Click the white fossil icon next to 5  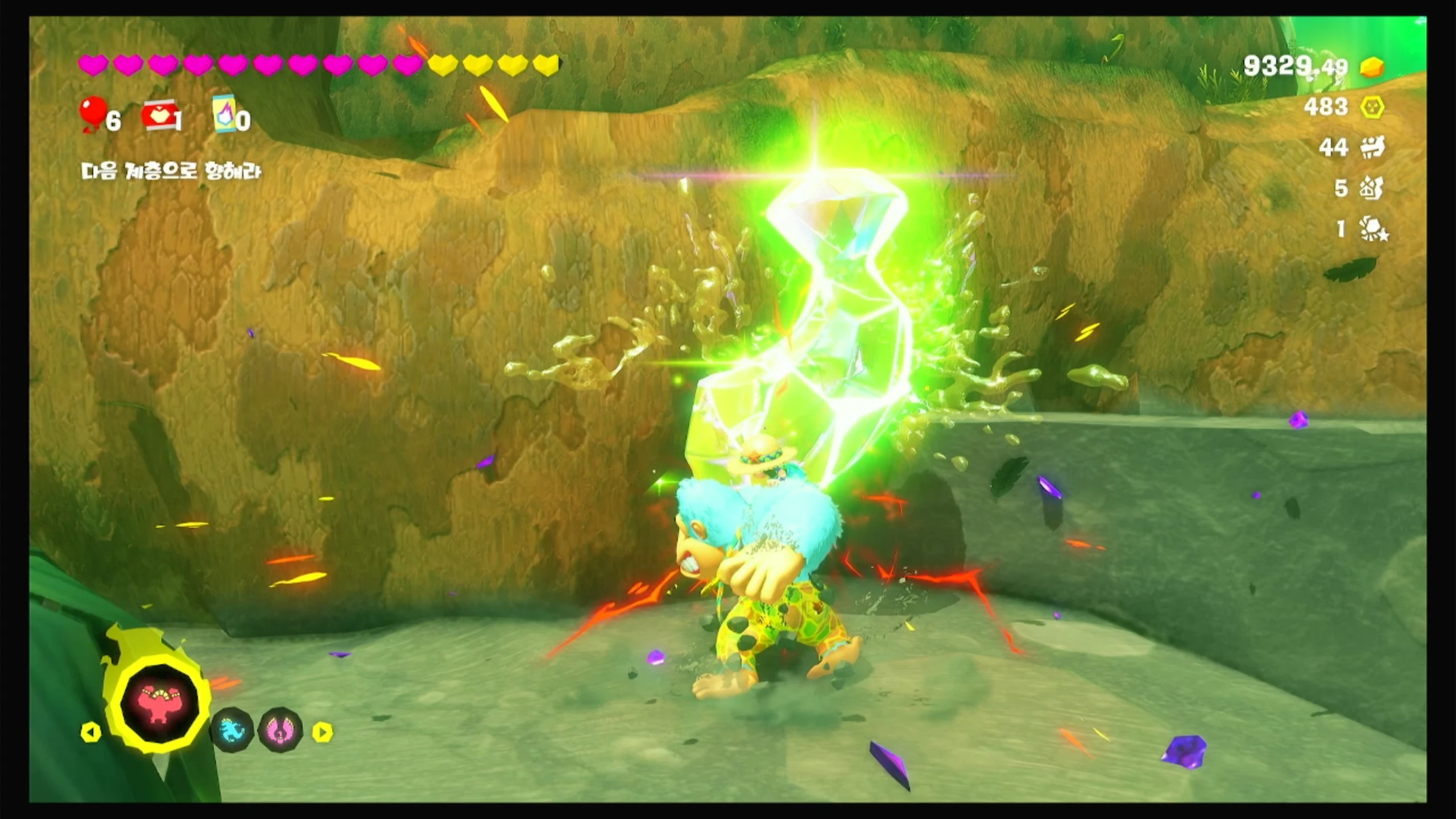pos(1372,188)
